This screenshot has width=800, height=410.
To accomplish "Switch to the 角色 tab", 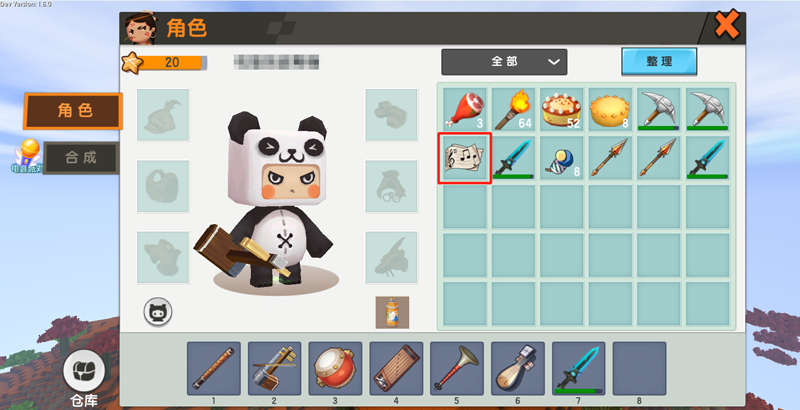I will point(73,111).
